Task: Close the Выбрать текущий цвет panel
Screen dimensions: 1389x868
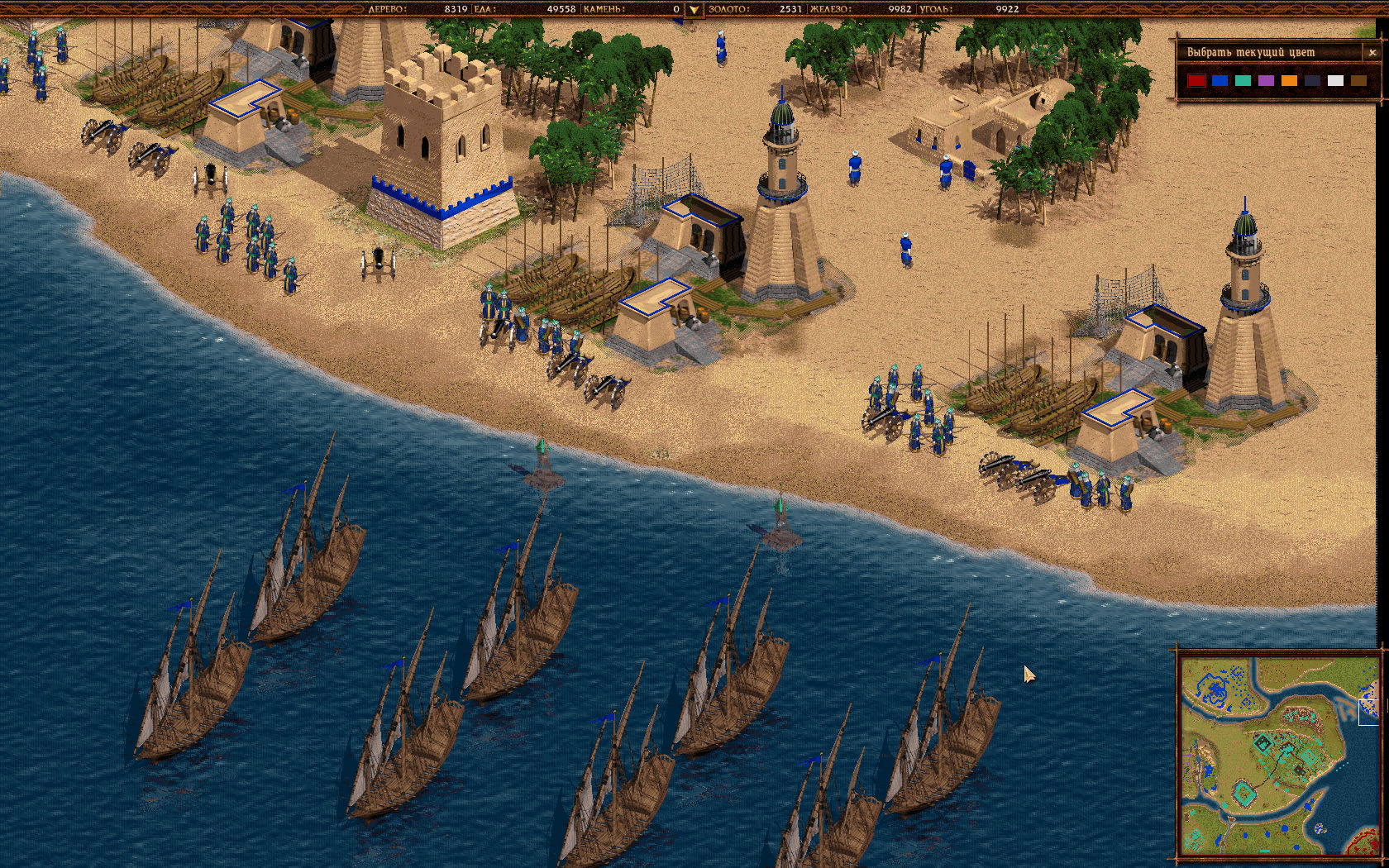Action: 1372,52
